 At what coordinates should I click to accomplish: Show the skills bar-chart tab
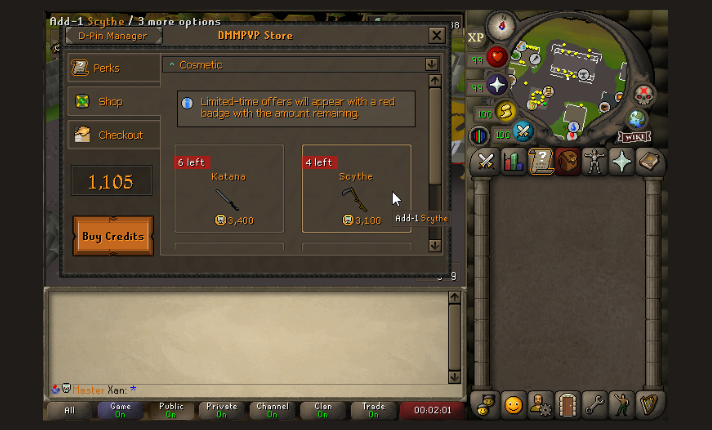514,161
